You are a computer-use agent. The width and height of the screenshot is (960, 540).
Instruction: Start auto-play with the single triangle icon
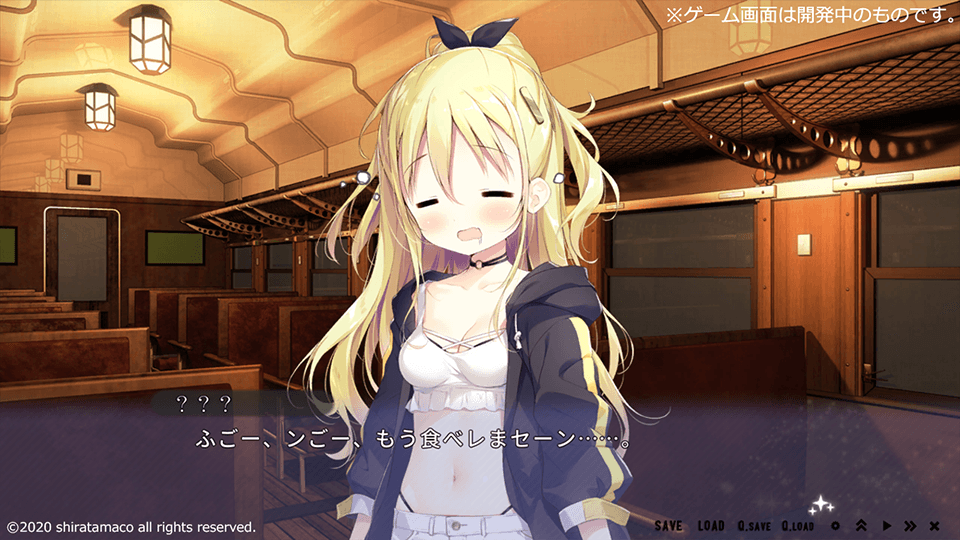[886, 526]
